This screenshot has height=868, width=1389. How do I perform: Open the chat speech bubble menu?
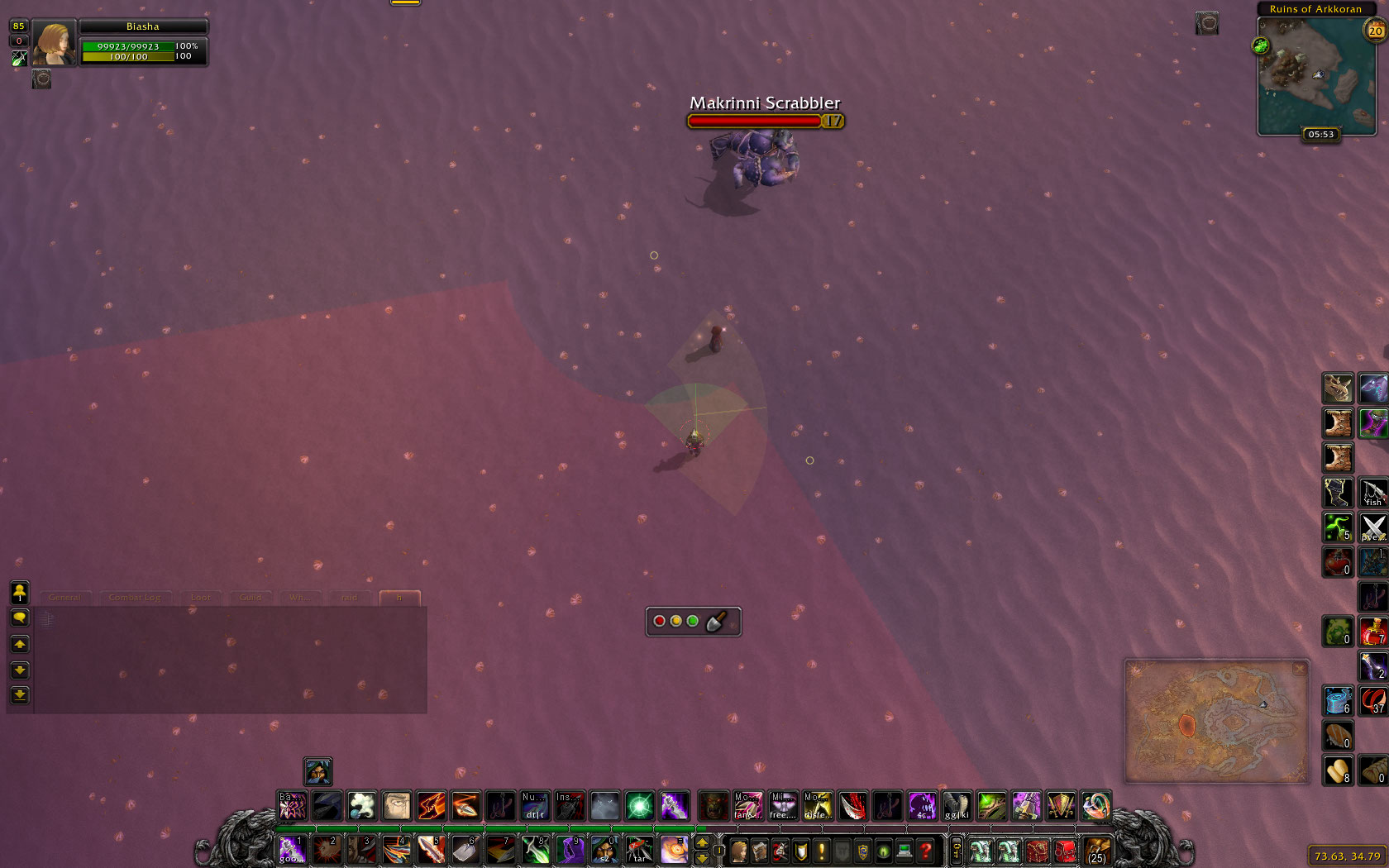pyautogui.click(x=20, y=618)
